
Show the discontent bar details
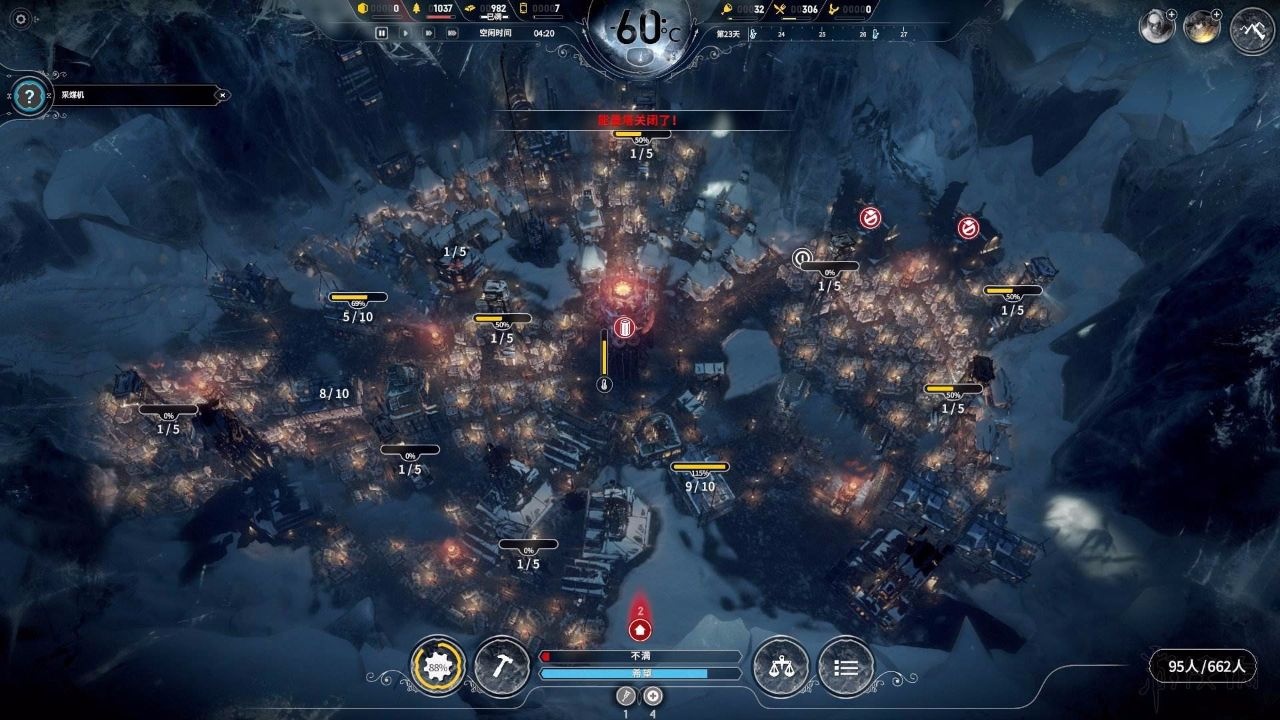coord(640,656)
